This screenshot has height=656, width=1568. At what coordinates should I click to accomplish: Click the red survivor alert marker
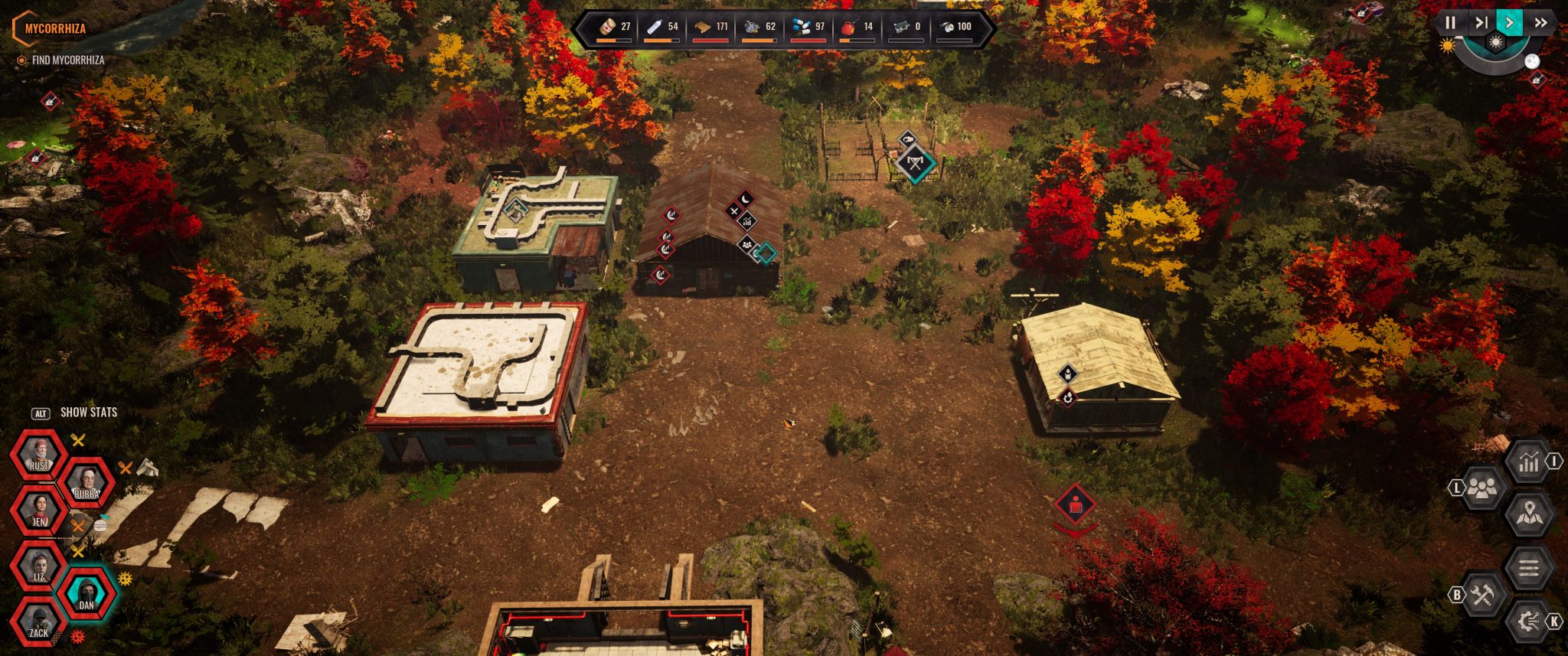(x=1075, y=504)
